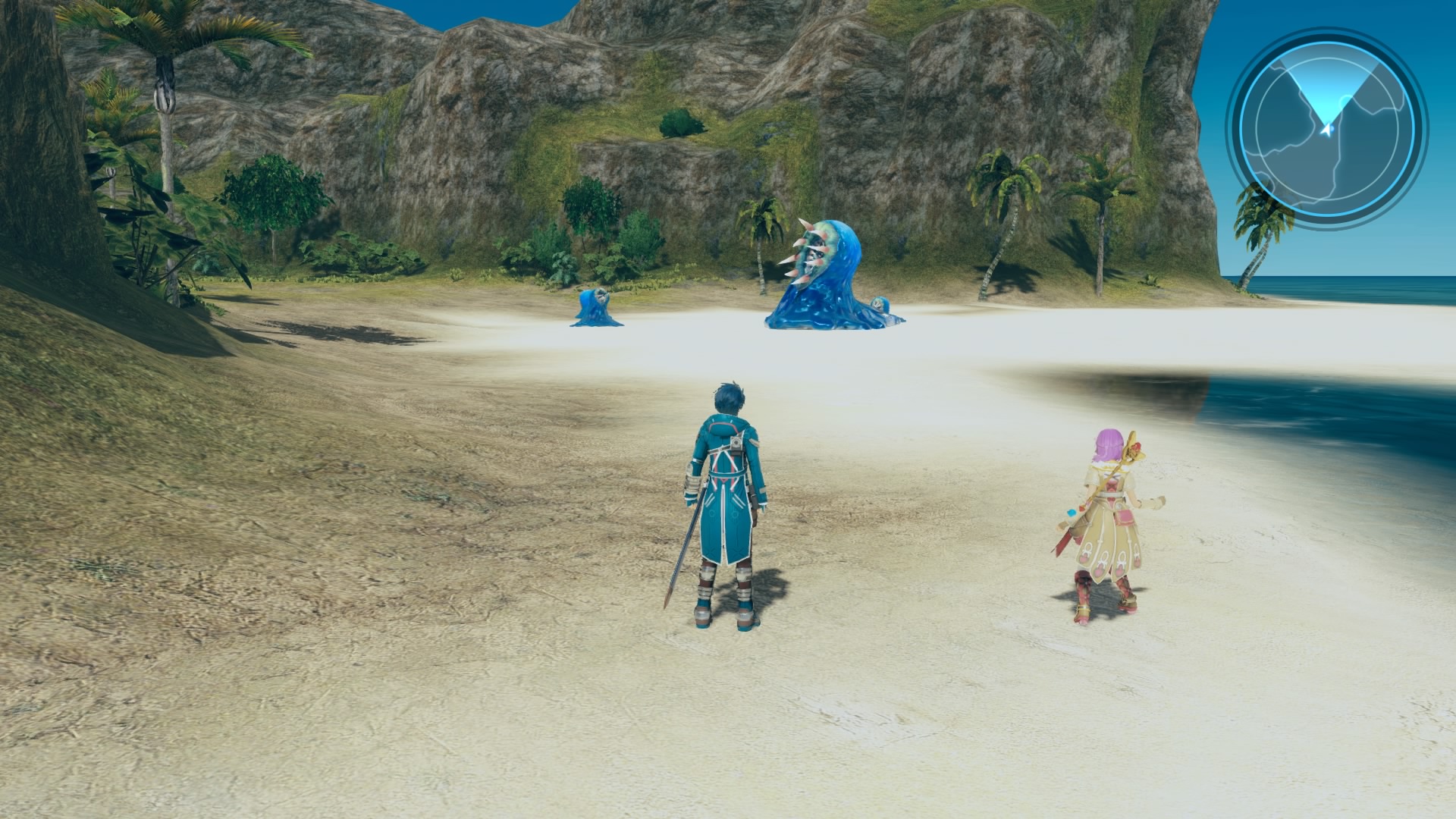This screenshot has height=819, width=1456.
Task: Click the circular radar minimap
Action: (x=1326, y=127)
